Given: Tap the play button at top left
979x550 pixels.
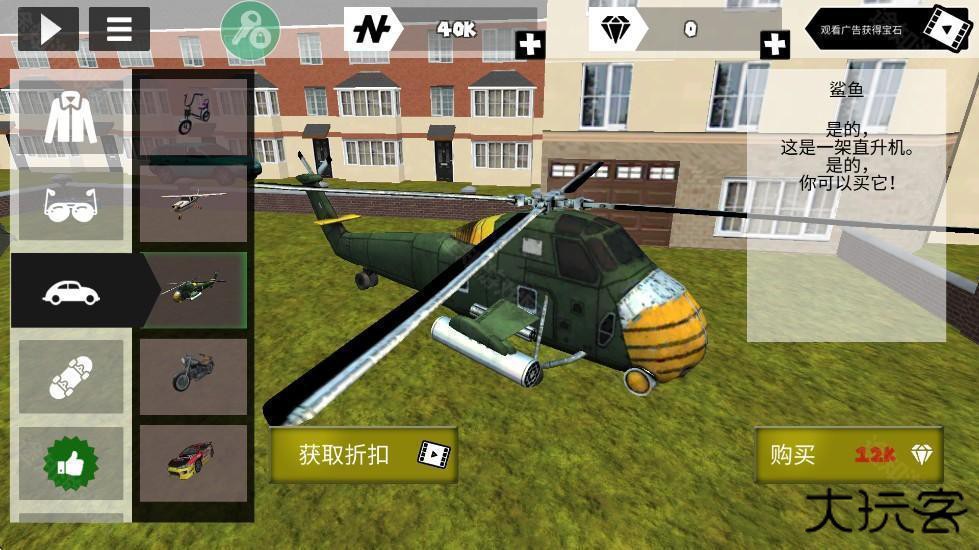Looking at the screenshot, I should [48, 29].
